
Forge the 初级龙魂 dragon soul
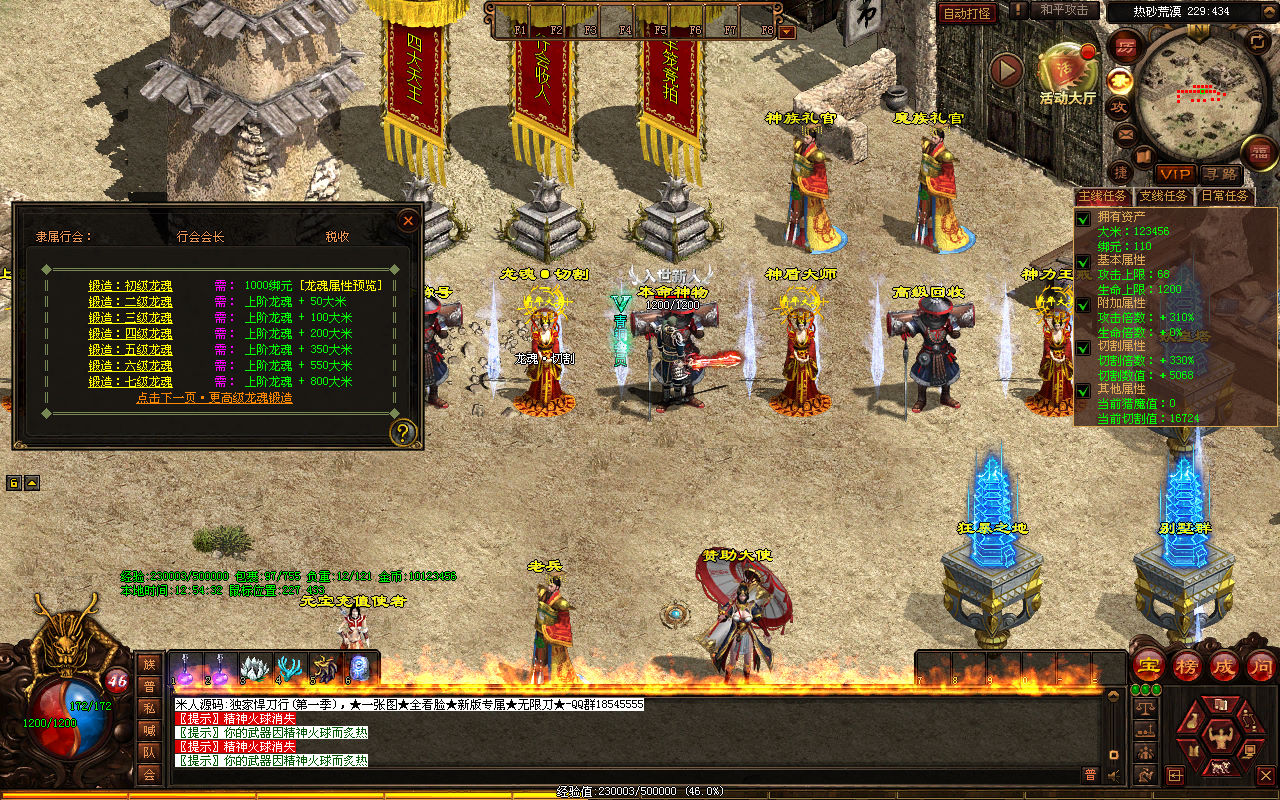coord(130,285)
